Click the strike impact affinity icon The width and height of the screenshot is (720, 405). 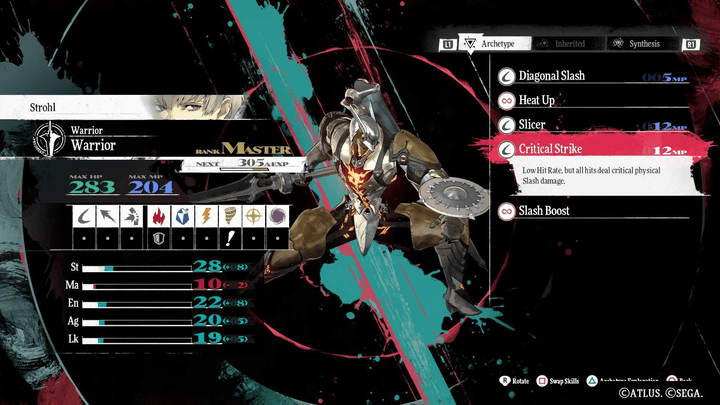(x=133, y=217)
